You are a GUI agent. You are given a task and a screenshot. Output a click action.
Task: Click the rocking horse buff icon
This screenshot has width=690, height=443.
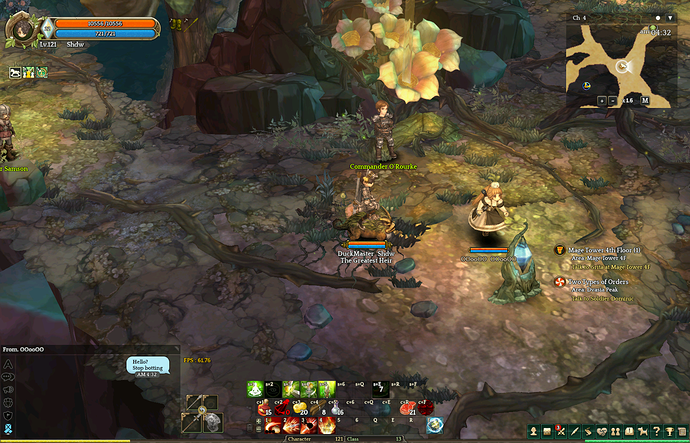tap(16, 72)
